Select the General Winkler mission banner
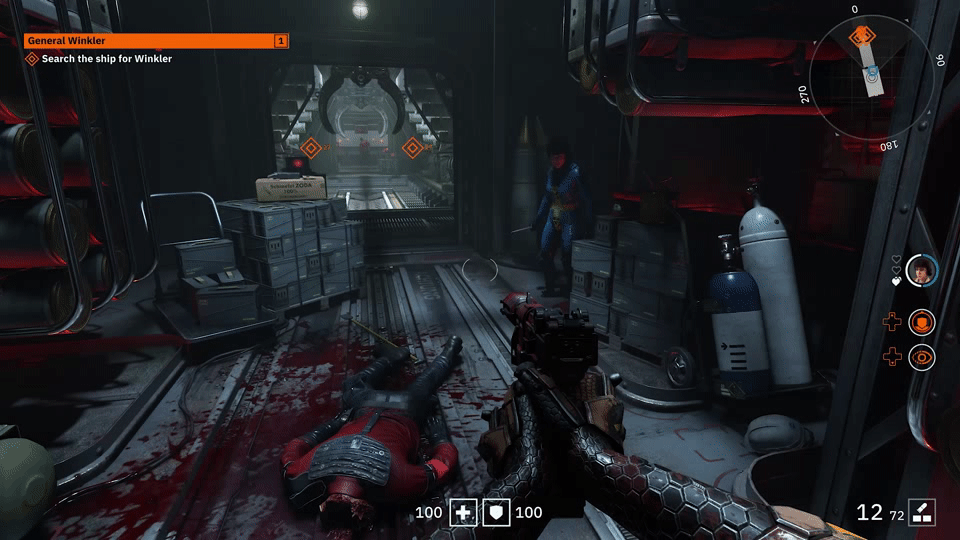Viewport: 960px width, 540px height. (156, 41)
